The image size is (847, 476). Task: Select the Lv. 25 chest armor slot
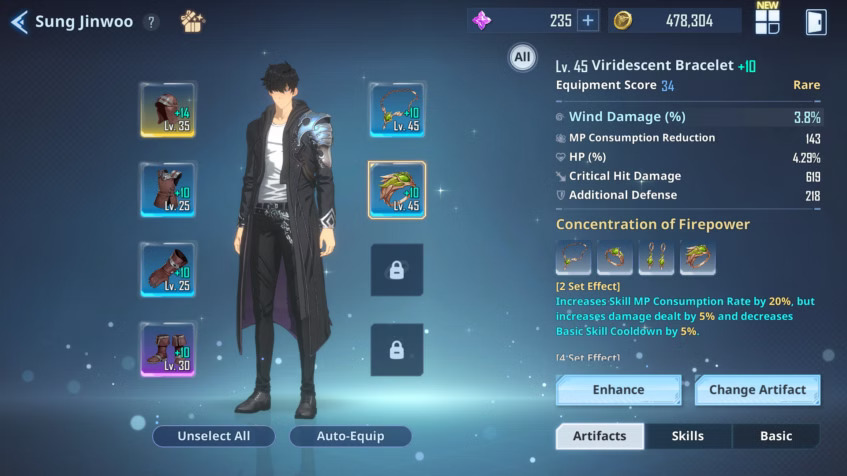point(168,189)
